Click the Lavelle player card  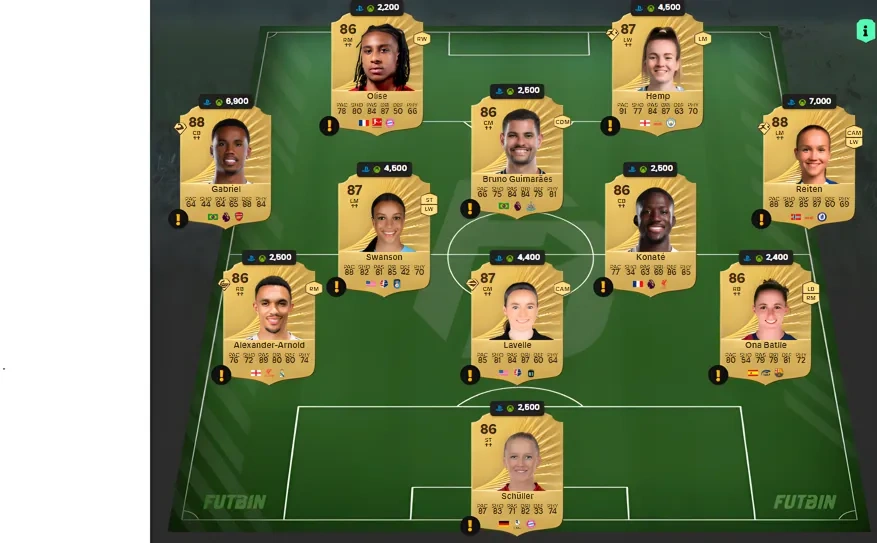coord(517,318)
